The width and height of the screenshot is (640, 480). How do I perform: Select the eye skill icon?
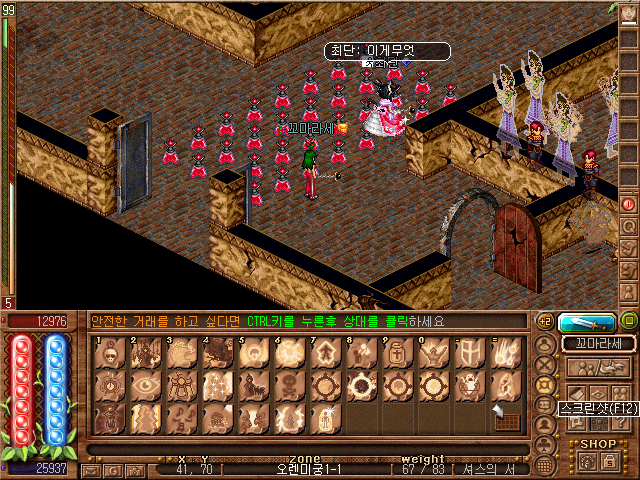(x=146, y=385)
